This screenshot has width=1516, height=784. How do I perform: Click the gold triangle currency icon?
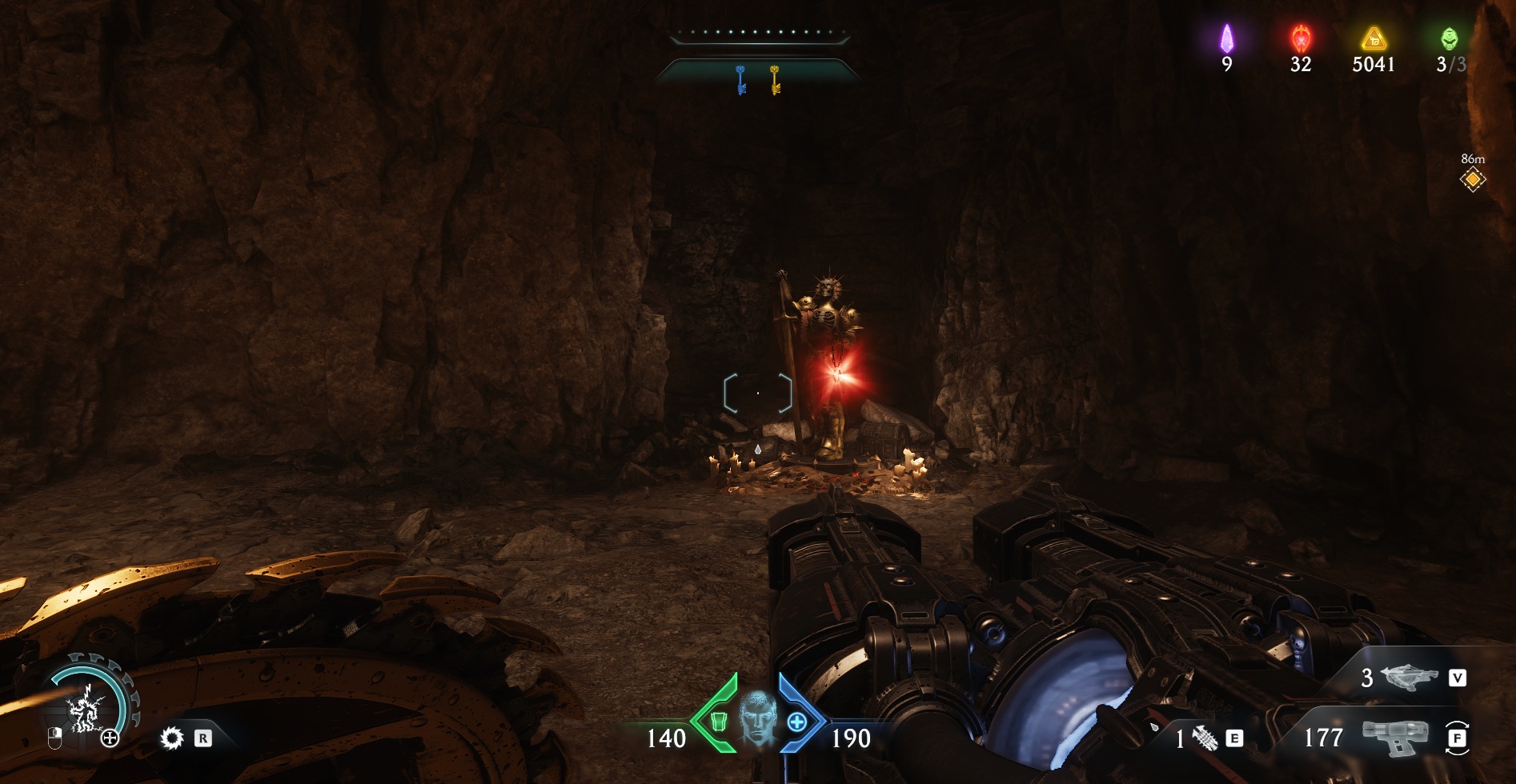(x=1374, y=38)
